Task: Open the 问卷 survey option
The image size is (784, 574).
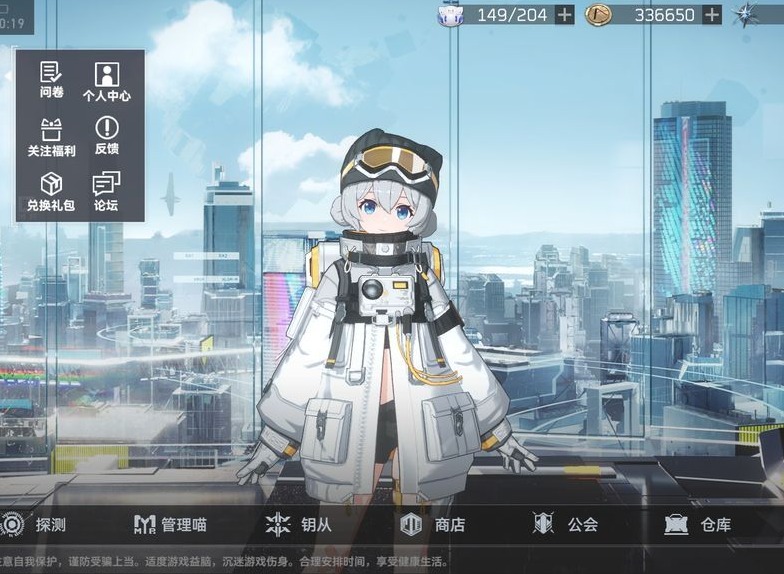Action: pos(52,80)
